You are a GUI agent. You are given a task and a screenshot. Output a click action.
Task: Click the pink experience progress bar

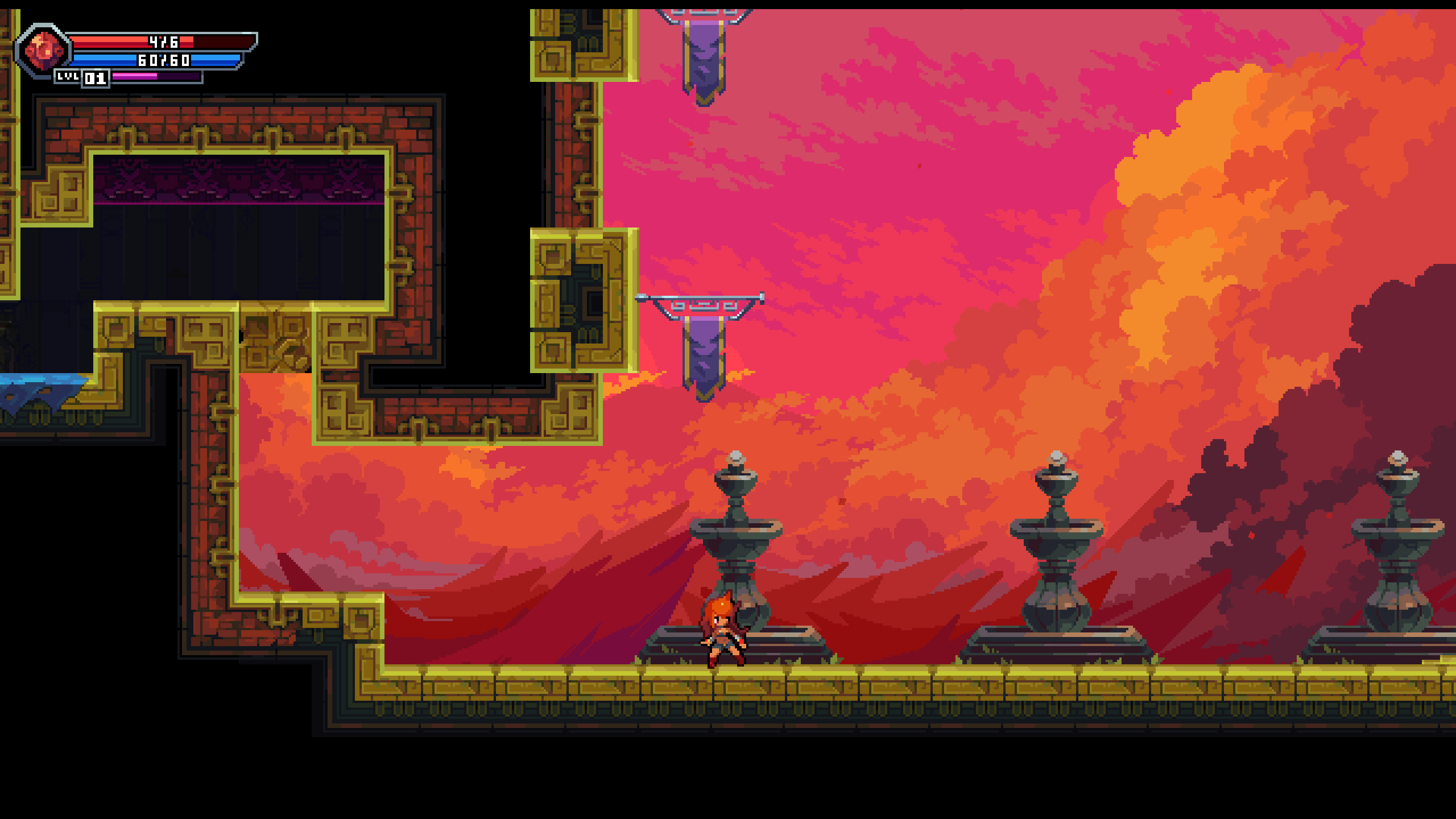tap(156, 77)
